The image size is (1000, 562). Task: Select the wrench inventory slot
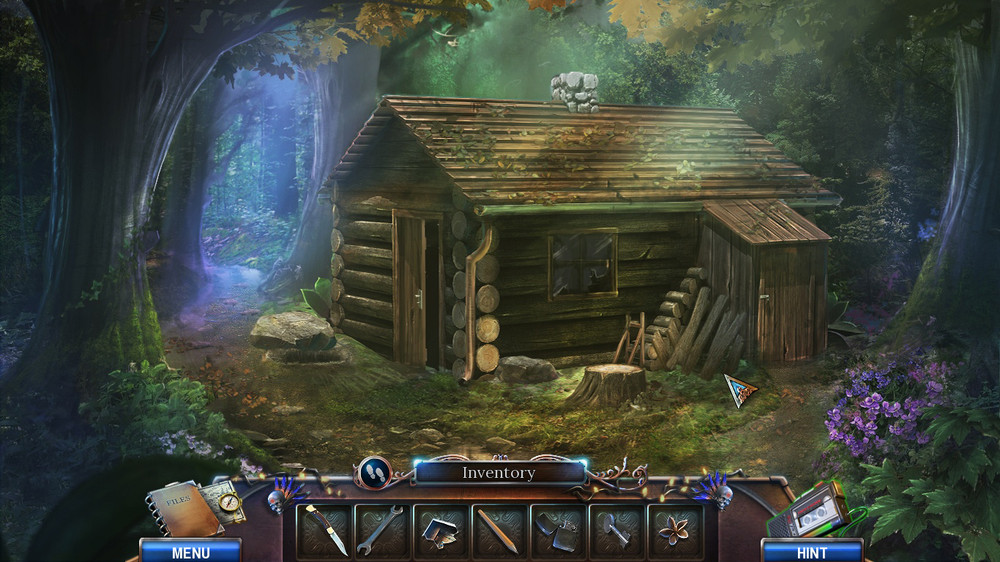point(382,531)
